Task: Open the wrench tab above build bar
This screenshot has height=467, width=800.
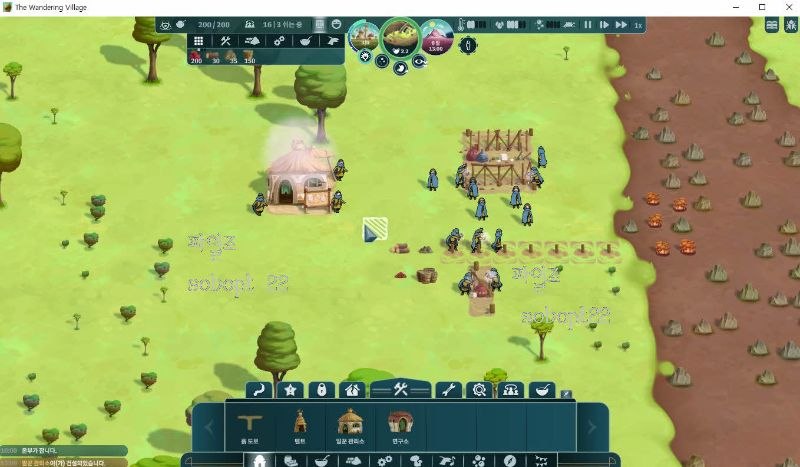Action: click(x=449, y=390)
